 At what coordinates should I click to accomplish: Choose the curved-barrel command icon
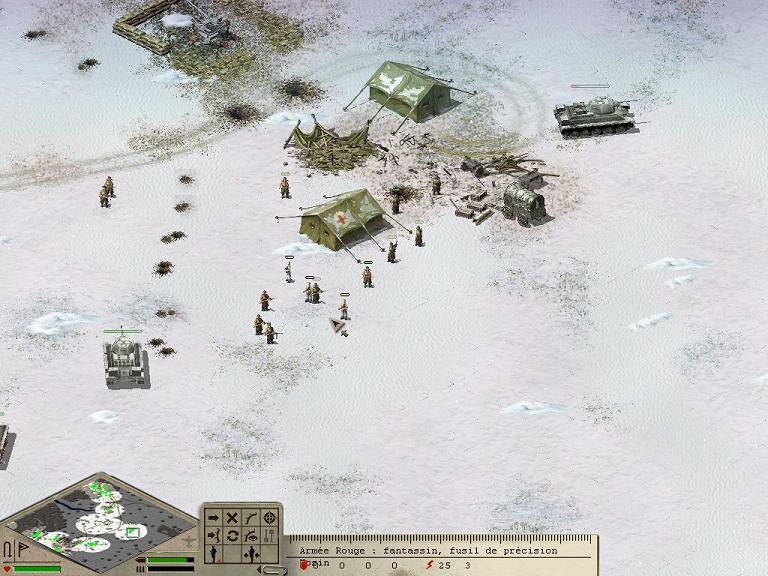251,518
